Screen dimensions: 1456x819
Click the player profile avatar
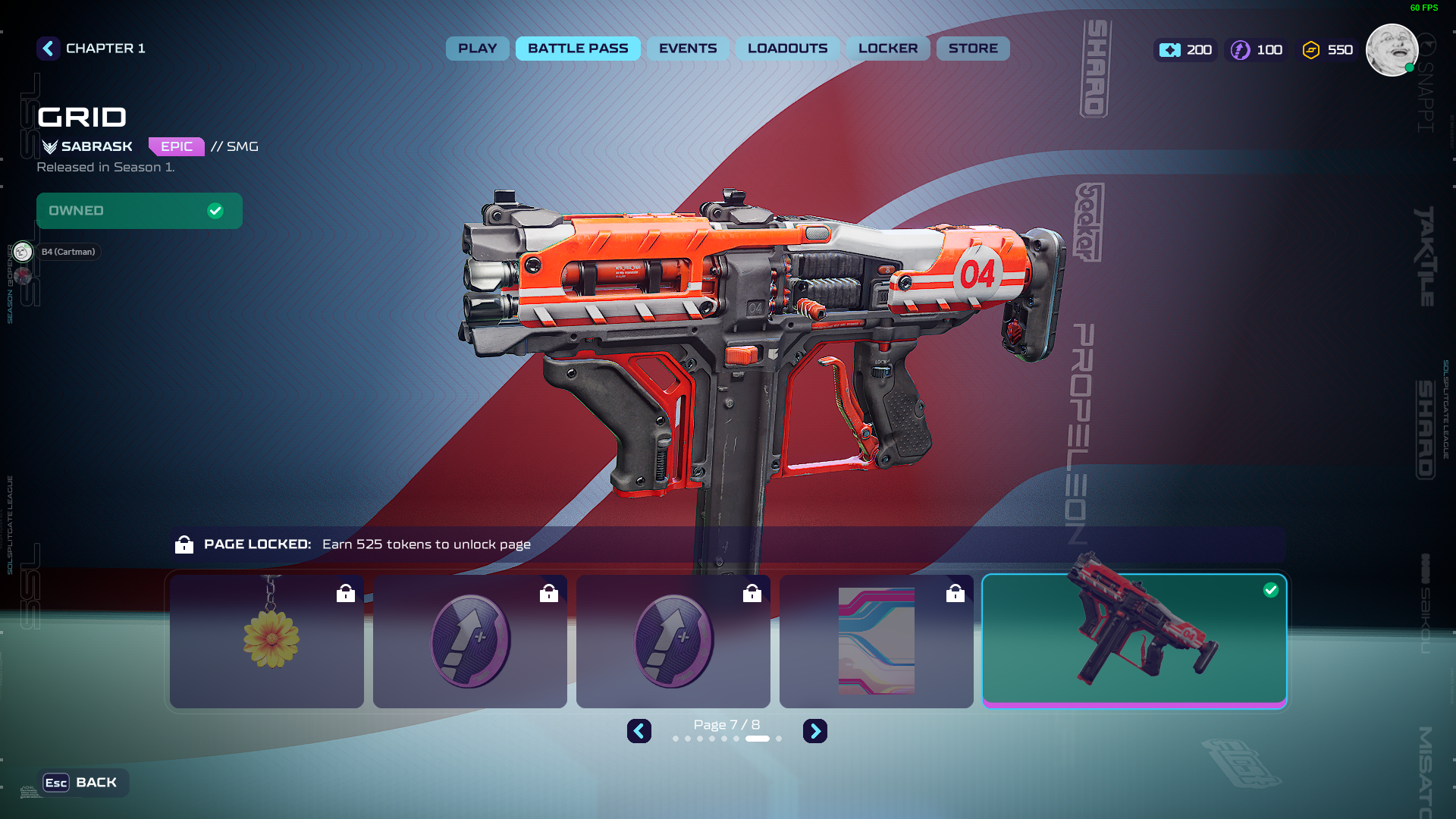1392,50
